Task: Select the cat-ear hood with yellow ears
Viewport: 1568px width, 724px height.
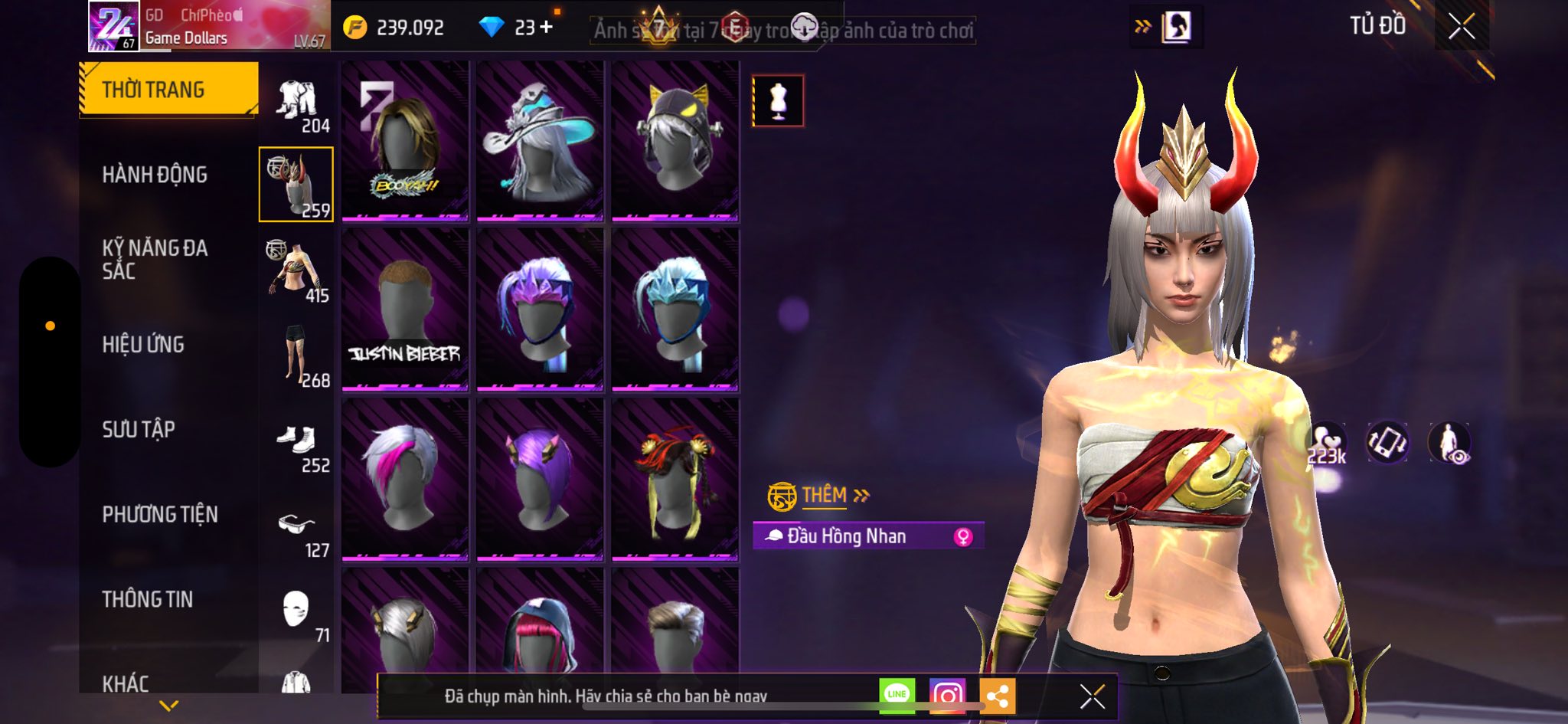Action: [675, 141]
